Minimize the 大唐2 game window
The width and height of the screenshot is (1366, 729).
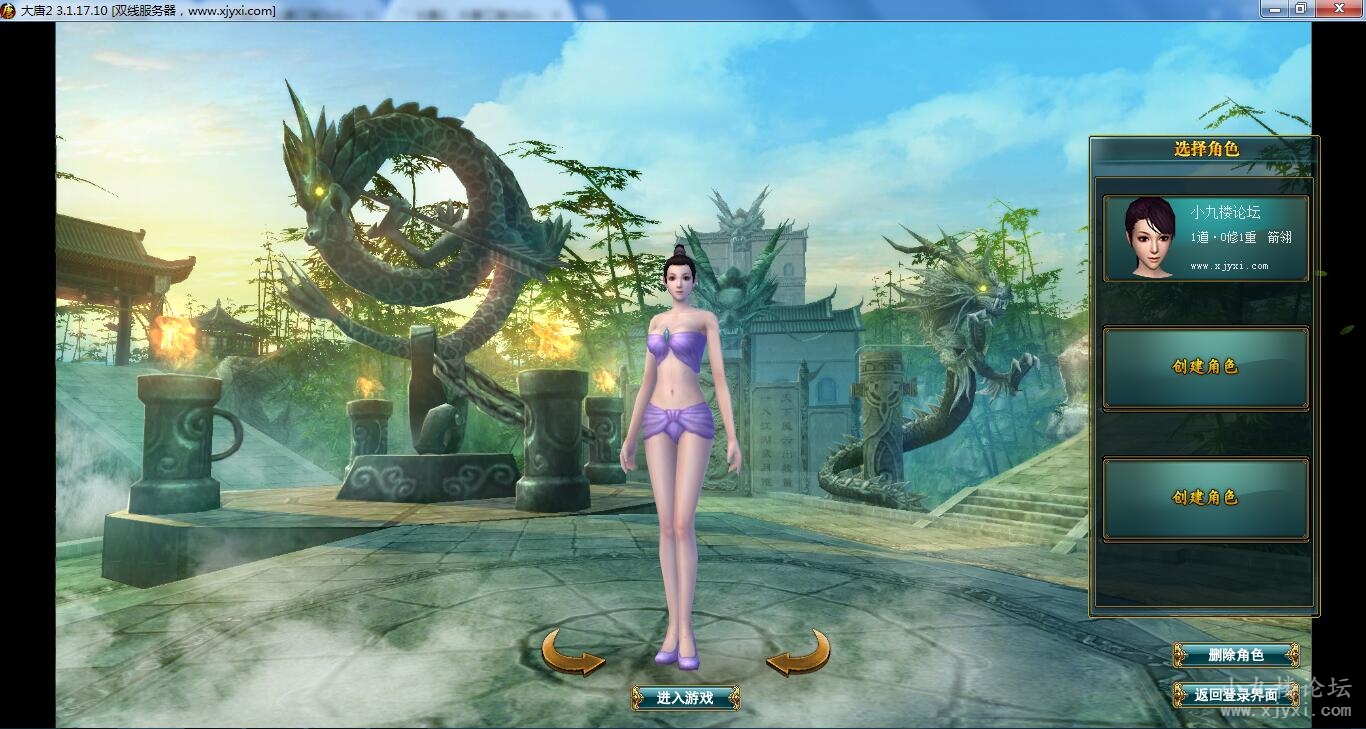(x=1274, y=9)
